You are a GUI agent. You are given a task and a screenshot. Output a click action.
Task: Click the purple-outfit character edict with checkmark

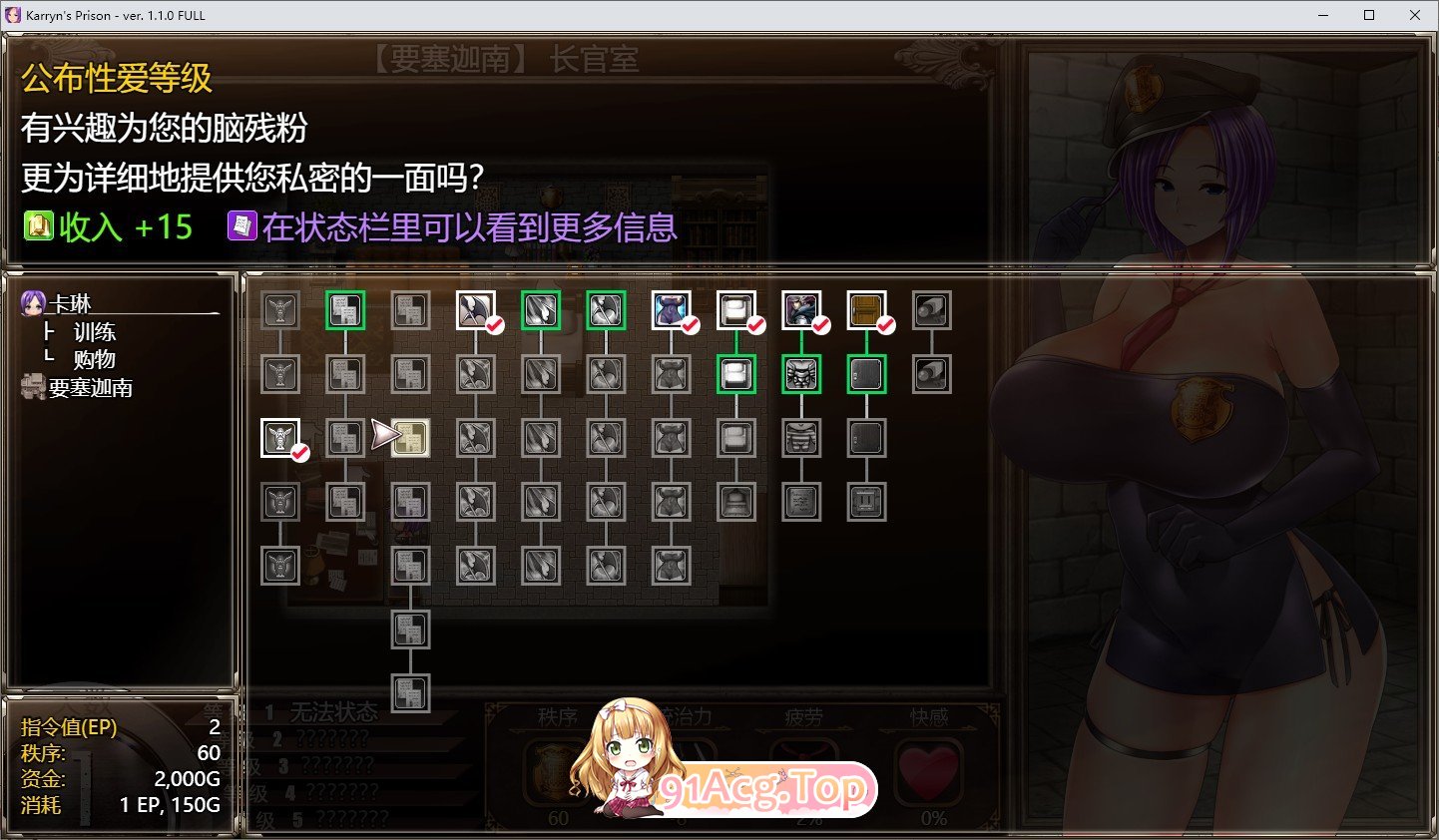click(x=800, y=309)
